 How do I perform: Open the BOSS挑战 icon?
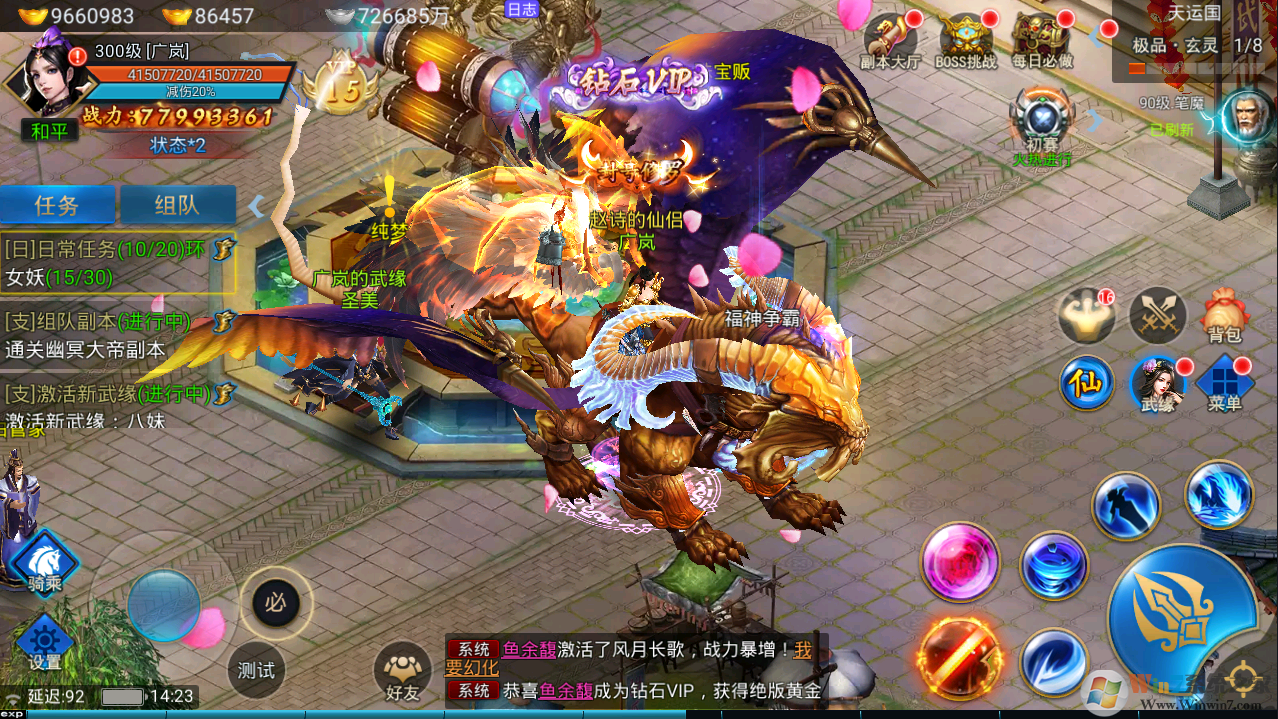tap(965, 40)
